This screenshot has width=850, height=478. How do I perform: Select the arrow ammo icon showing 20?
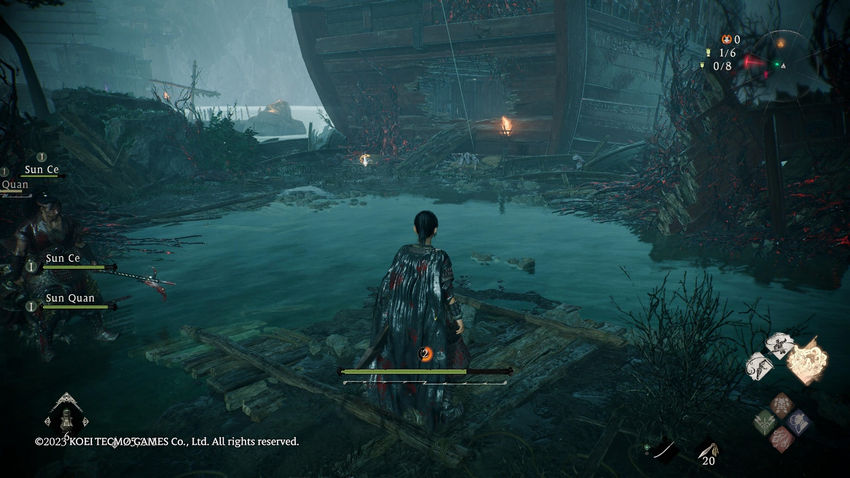(708, 452)
